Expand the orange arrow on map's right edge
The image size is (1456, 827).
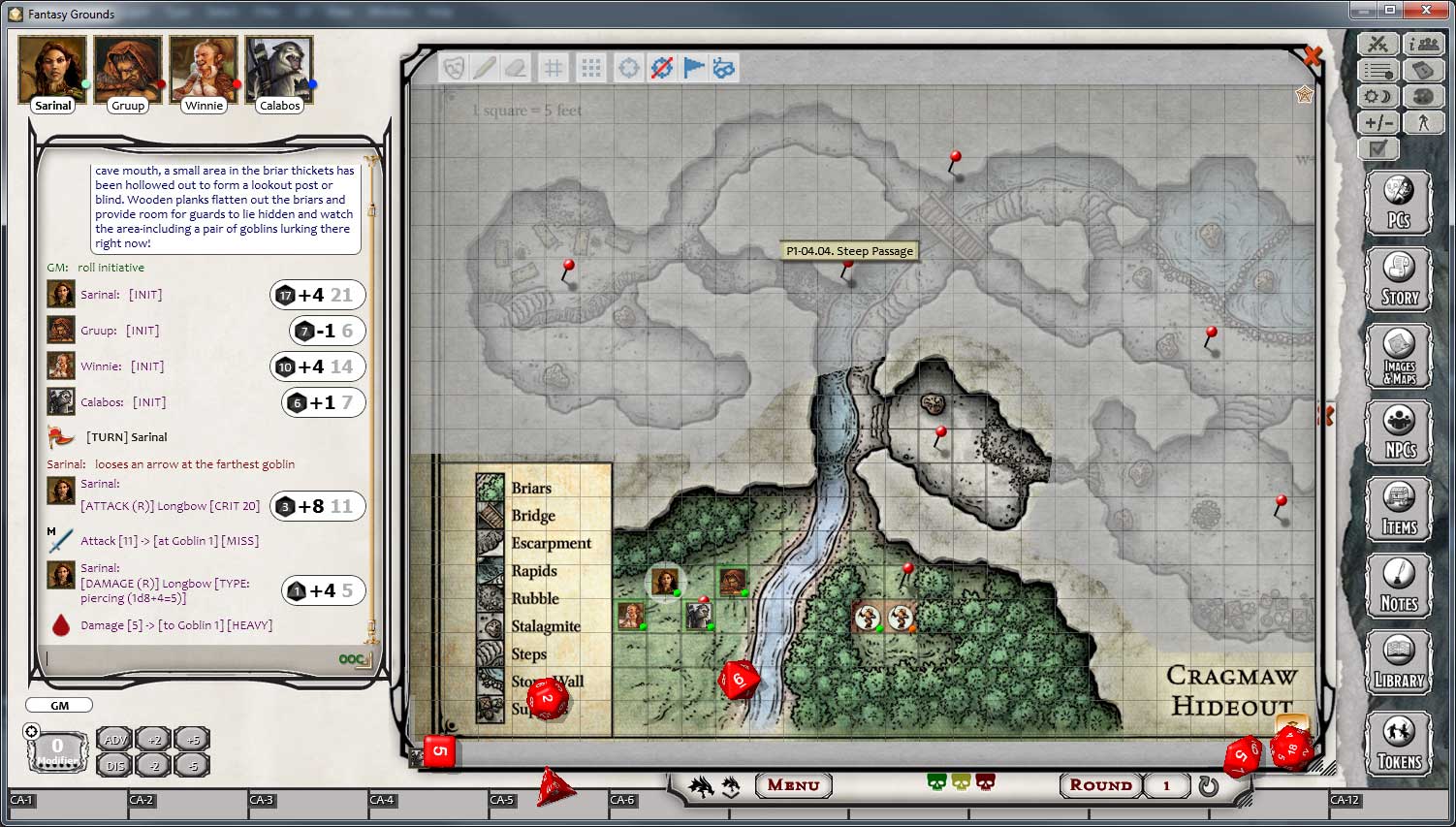[1327, 415]
